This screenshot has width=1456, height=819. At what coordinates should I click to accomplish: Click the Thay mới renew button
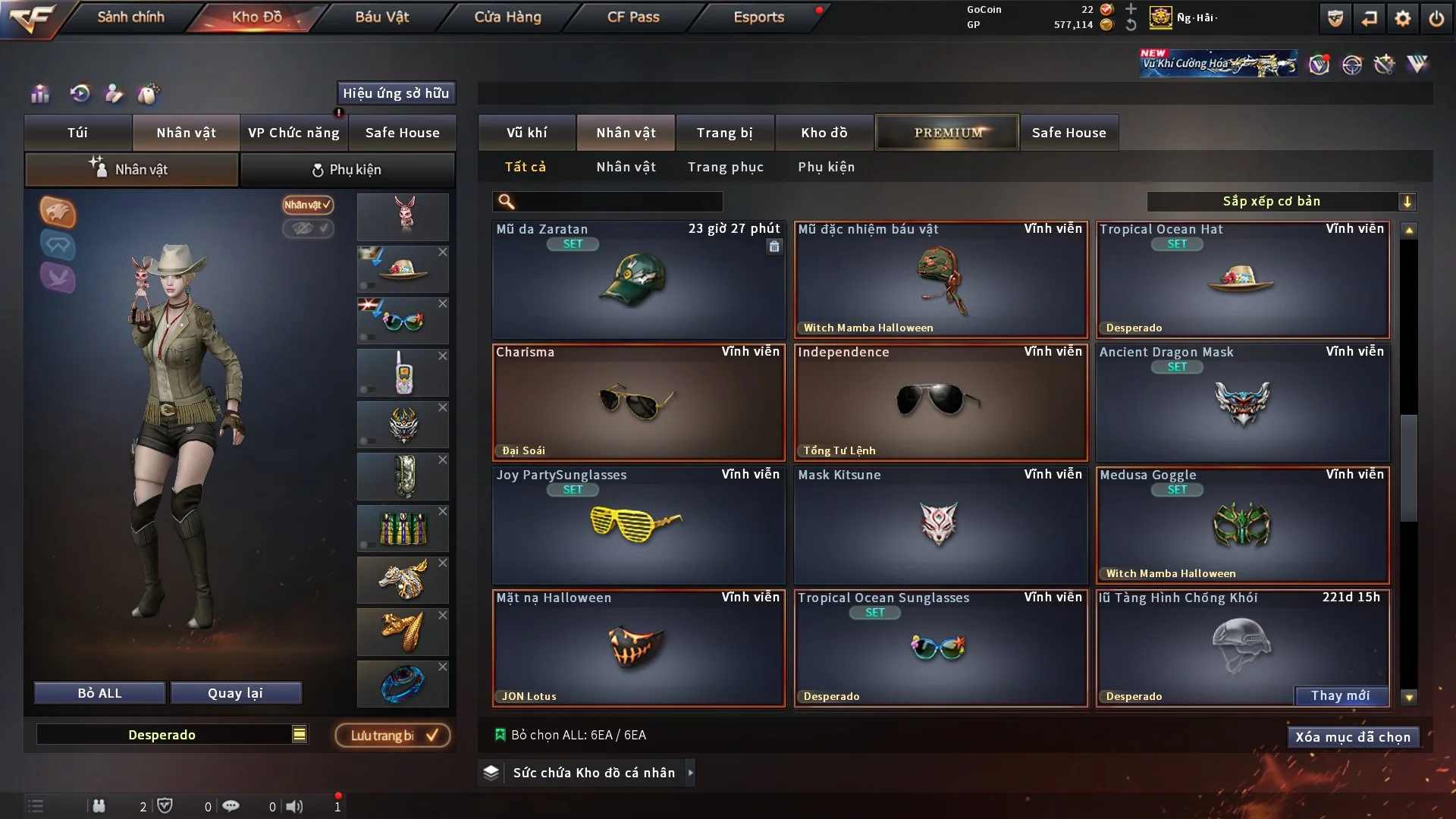click(1340, 695)
